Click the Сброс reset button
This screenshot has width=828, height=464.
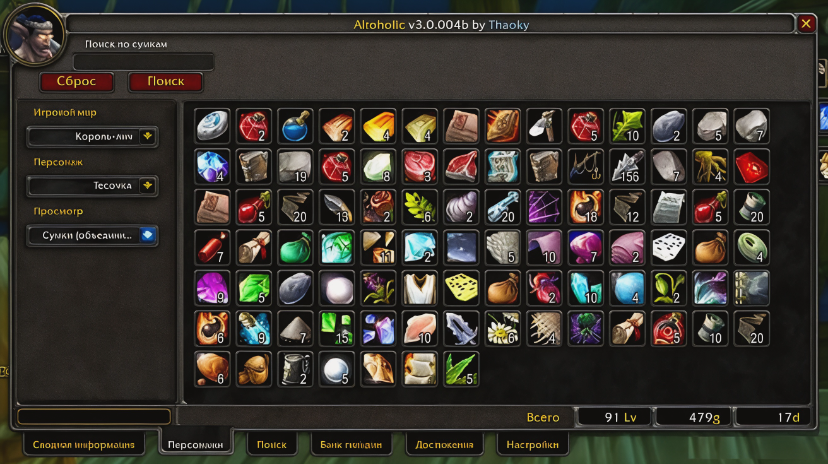76,82
